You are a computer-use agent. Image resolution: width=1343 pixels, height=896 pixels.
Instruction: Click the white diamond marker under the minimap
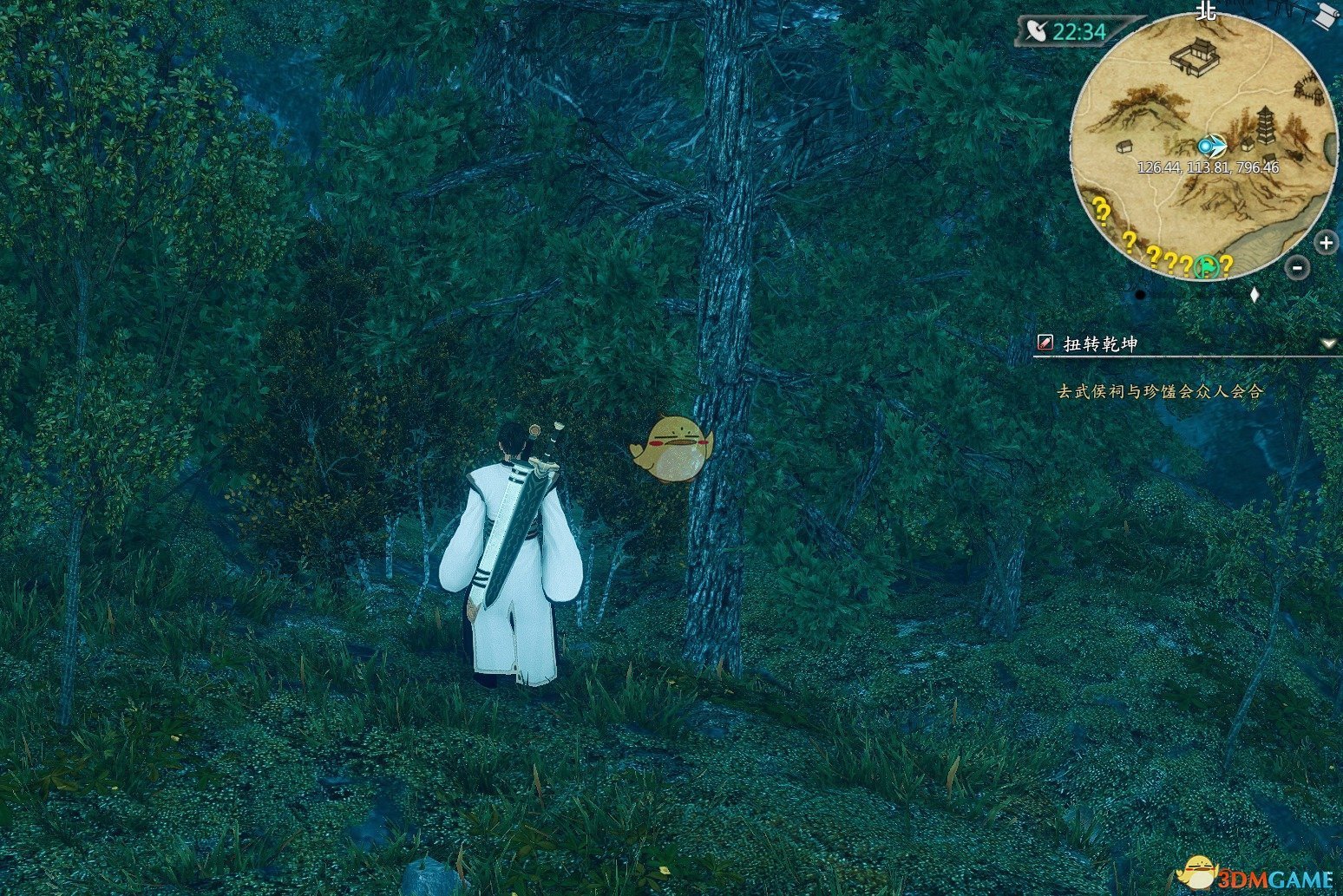click(x=1255, y=292)
